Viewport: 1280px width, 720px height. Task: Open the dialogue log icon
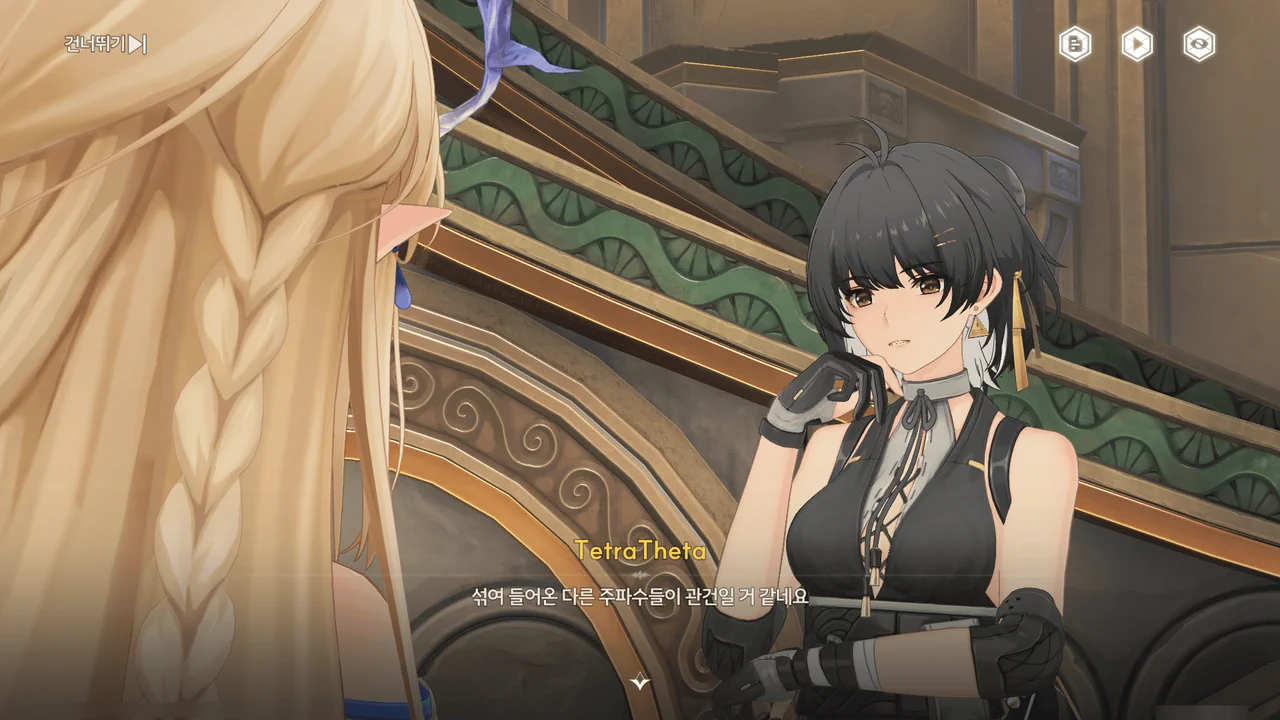coord(1075,44)
